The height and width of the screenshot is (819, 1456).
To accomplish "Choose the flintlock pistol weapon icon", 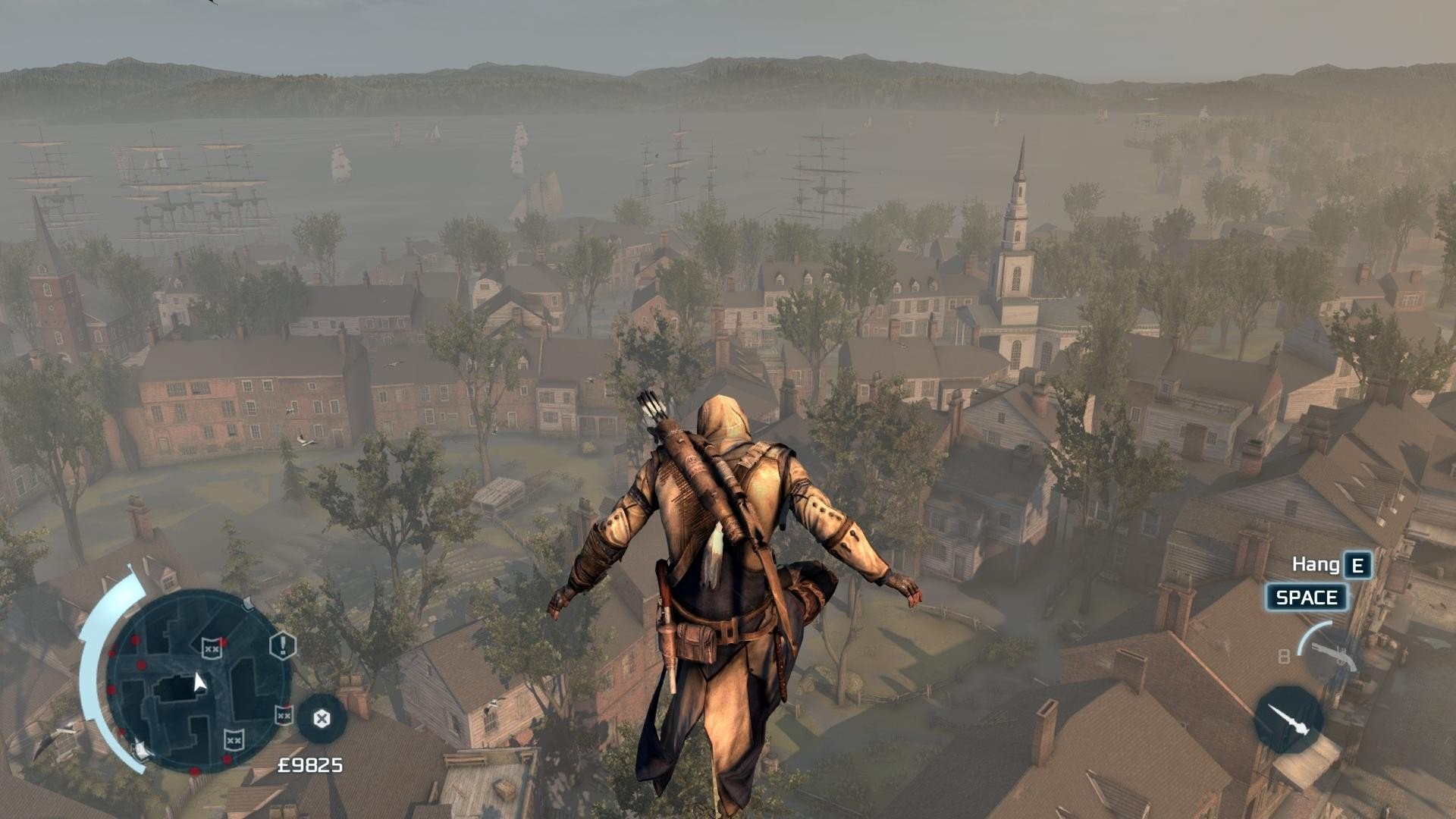I will 1332,655.
